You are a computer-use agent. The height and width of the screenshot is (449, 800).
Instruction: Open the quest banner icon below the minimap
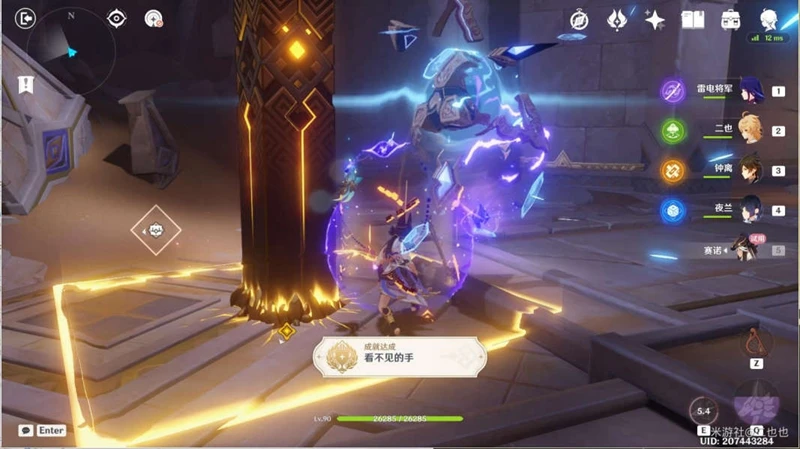point(22,85)
